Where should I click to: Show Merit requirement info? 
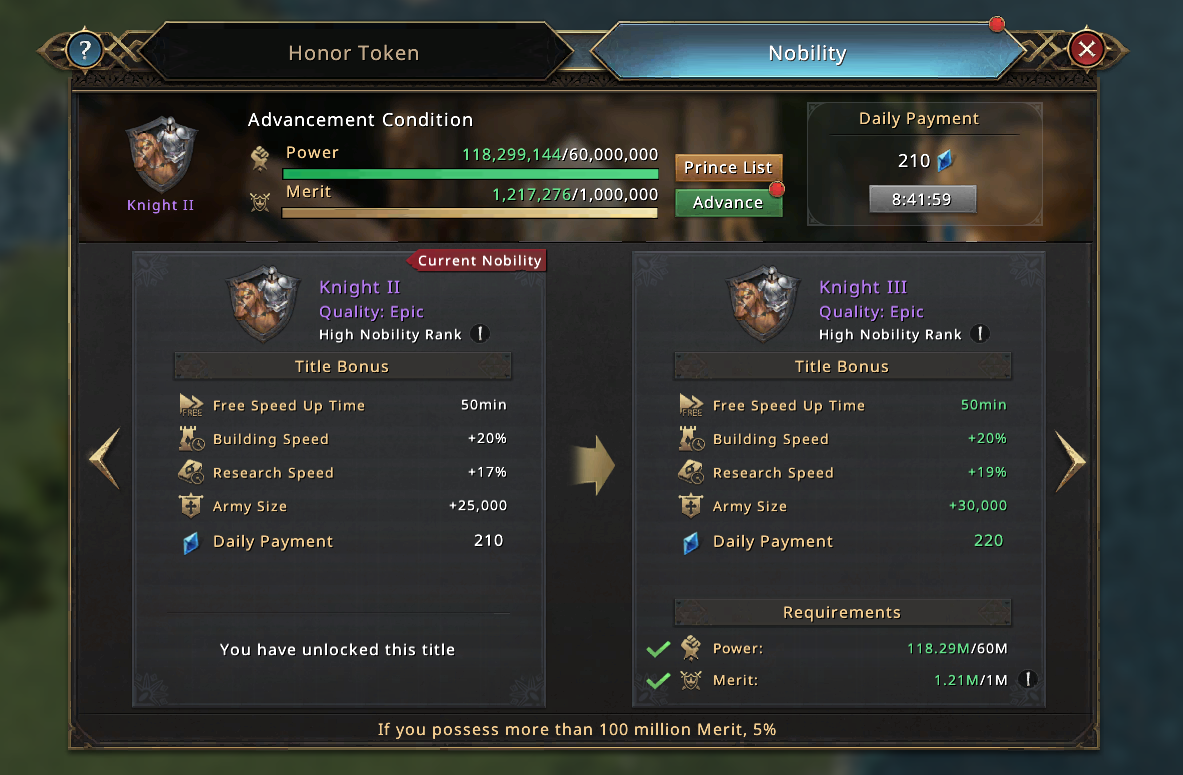click(x=1028, y=680)
